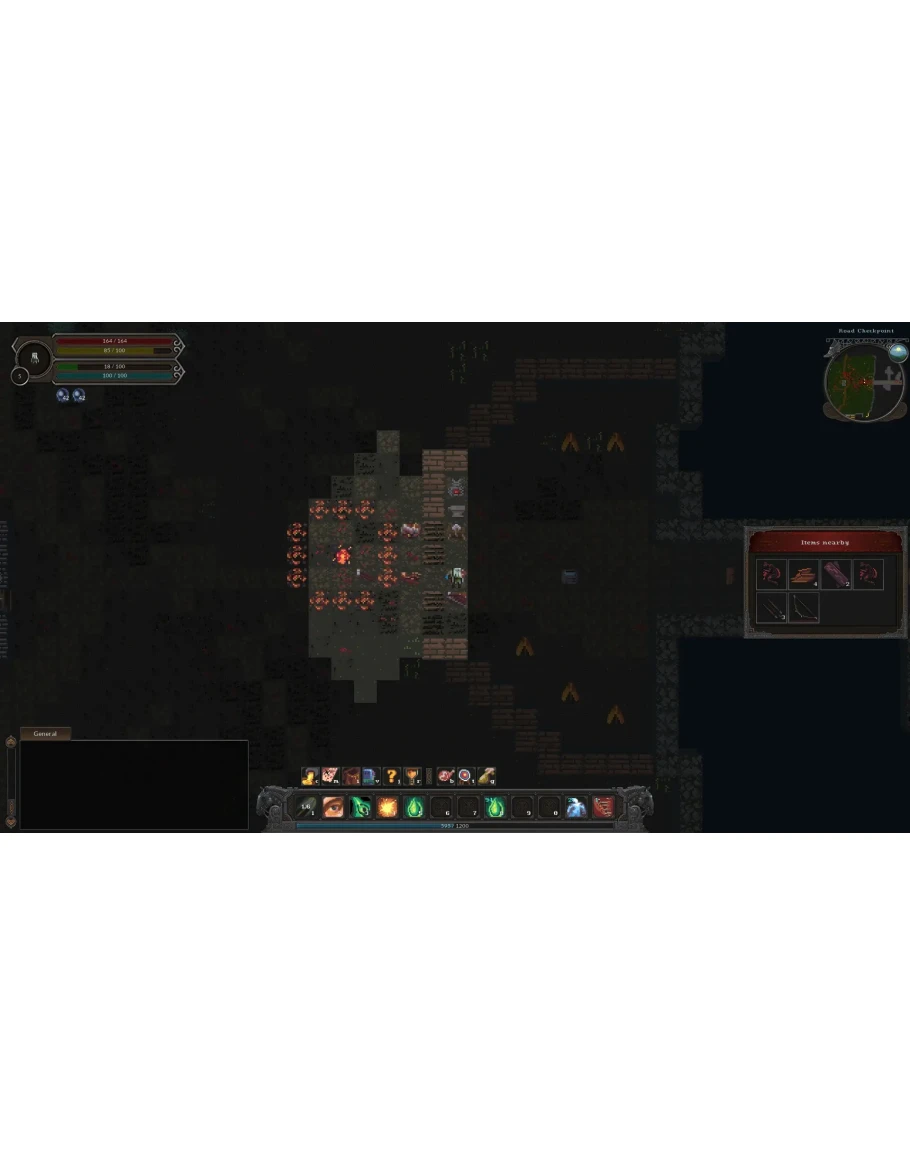Take the rolled red cloth item
The image size is (910, 1155).
[x=836, y=574]
